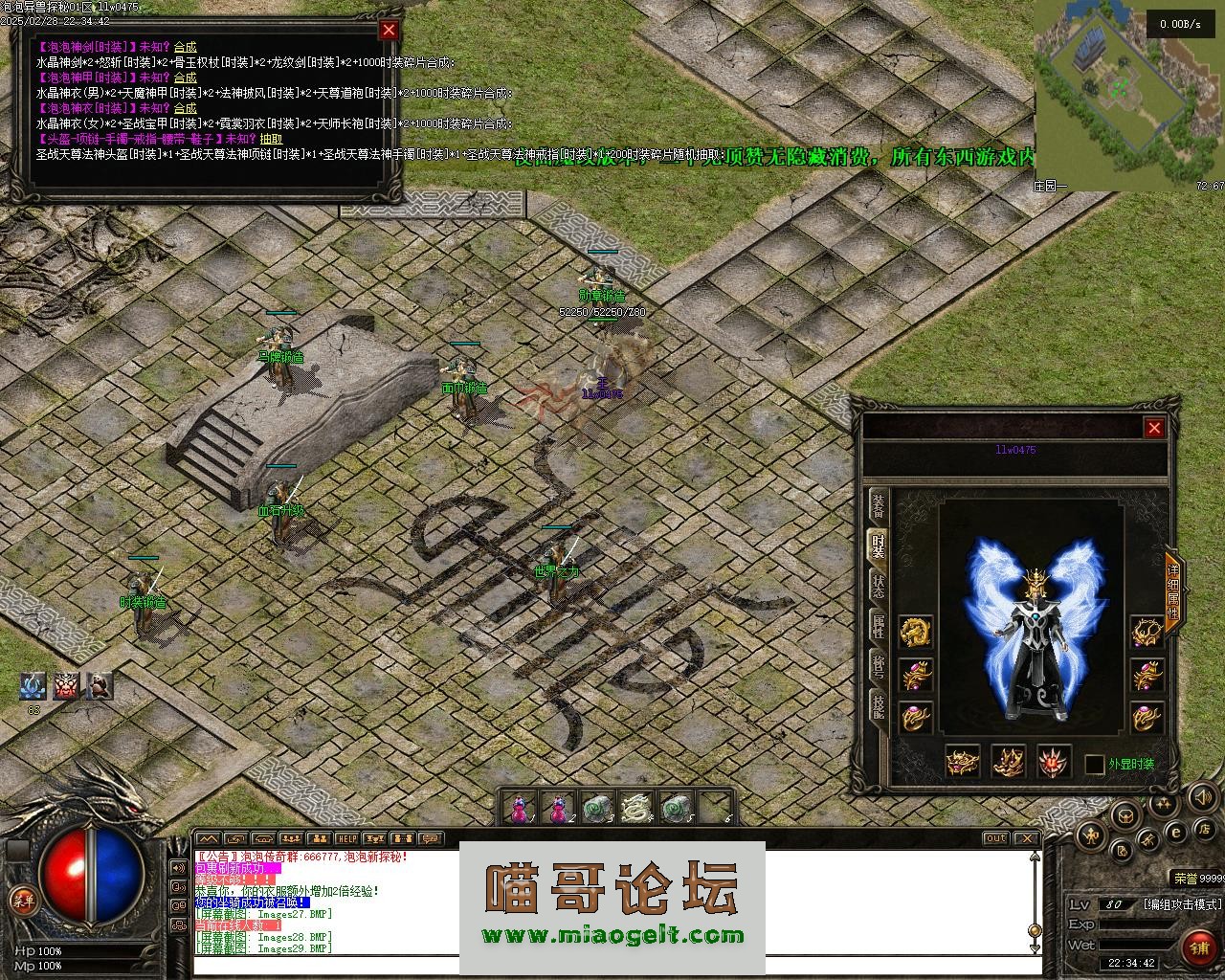Viewport: 1225px width, 980px height.
Task: Toggle the 外显时装 checkbox
Action: (1094, 765)
